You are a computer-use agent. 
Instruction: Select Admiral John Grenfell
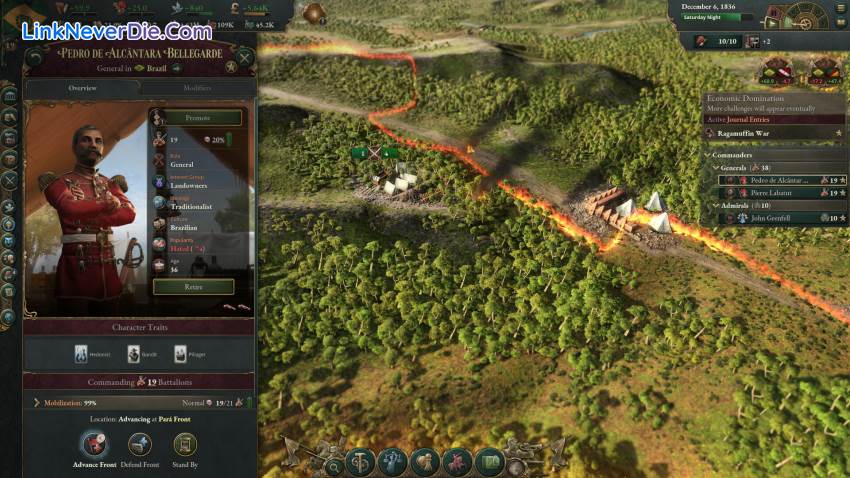[771, 218]
